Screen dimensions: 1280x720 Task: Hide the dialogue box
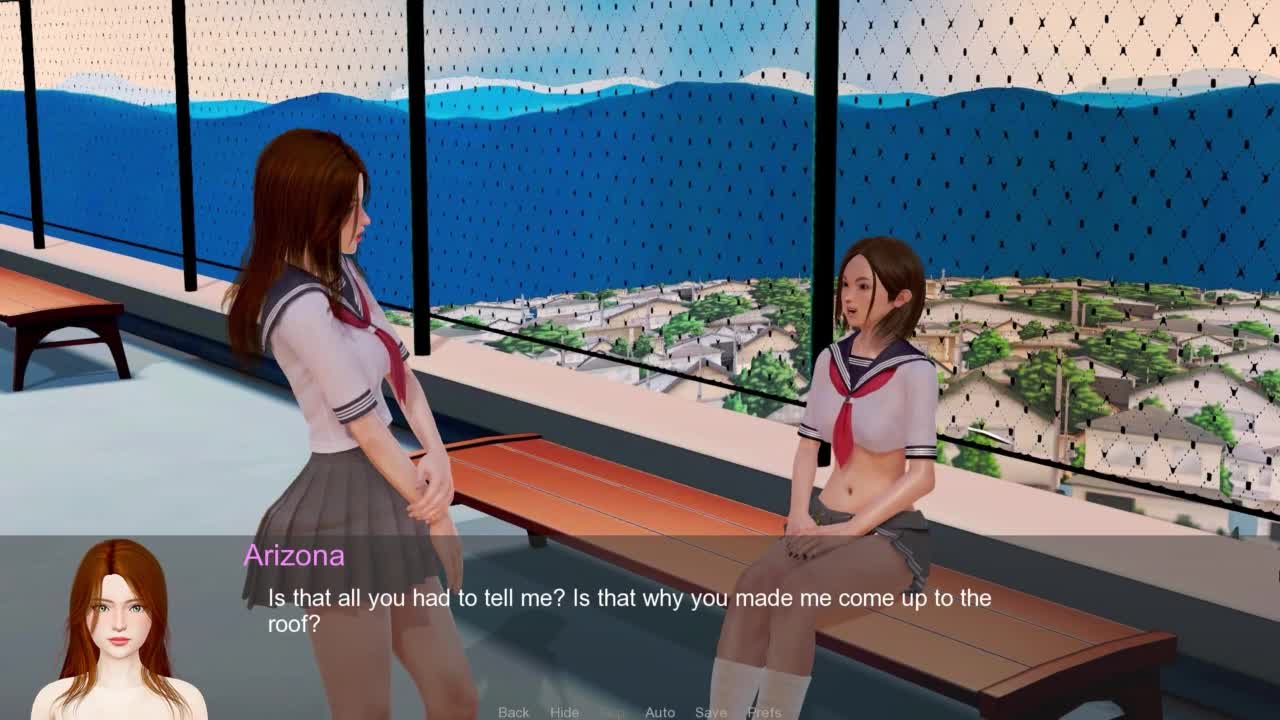click(564, 712)
